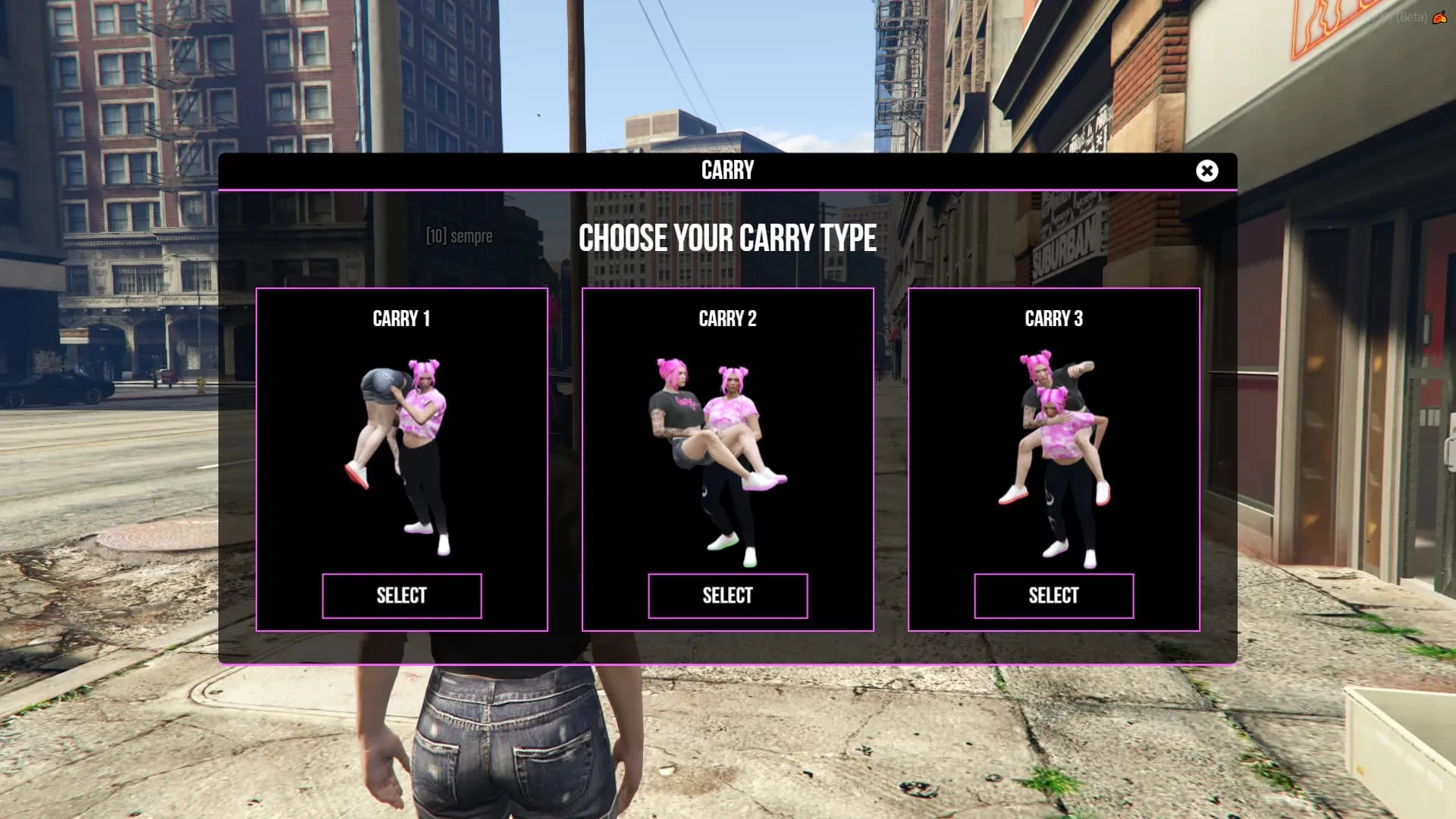The width and height of the screenshot is (1456, 819).
Task: Select the Carry 1 option
Action: (401, 596)
